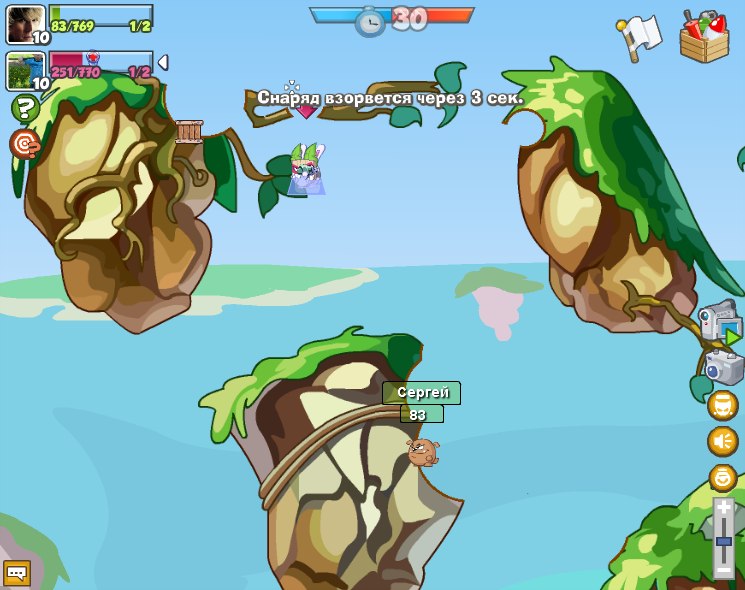
Task: Select the blond player avatar portrait
Action: pyautogui.click(x=25, y=23)
